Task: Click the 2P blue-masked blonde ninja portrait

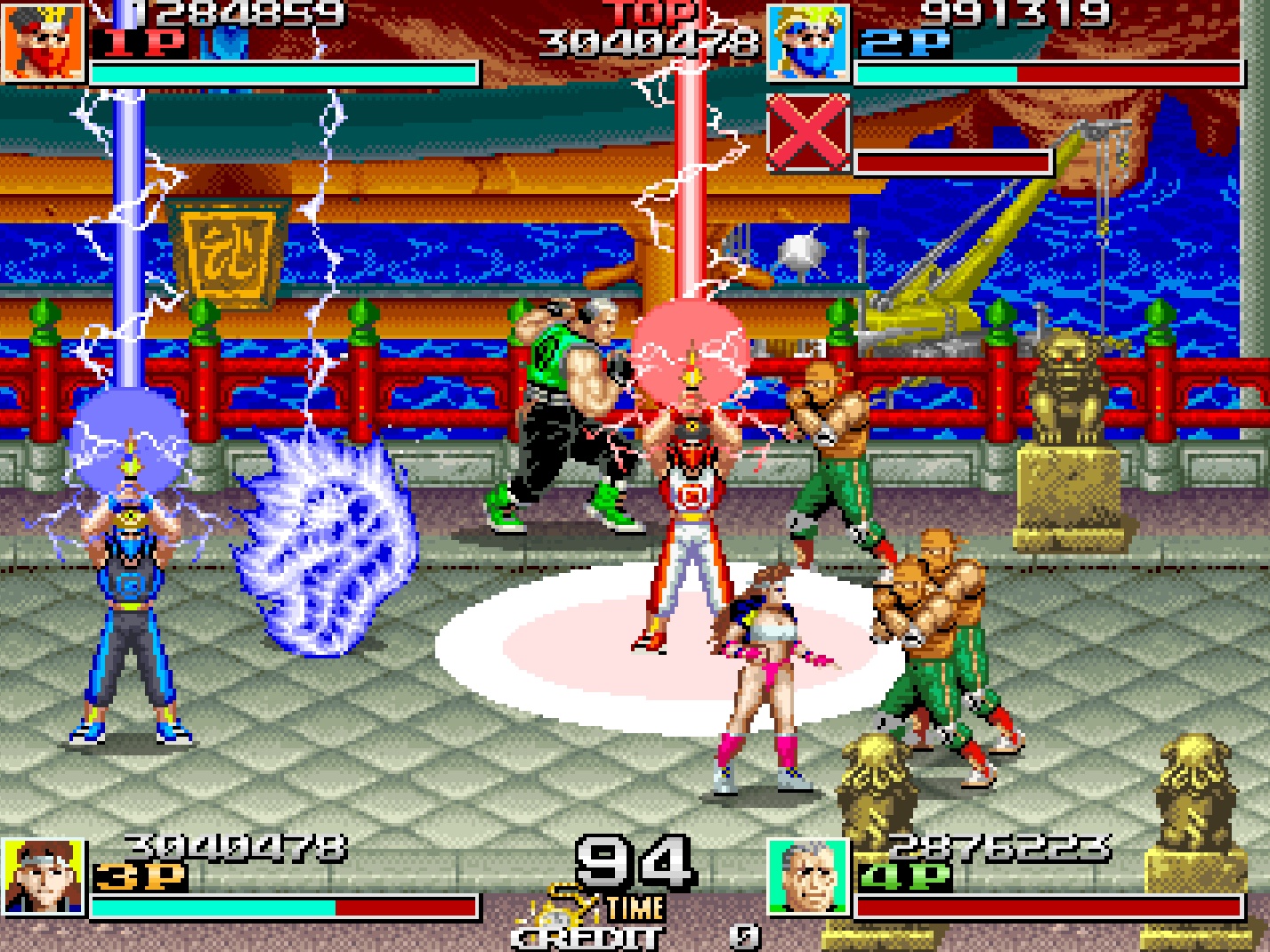Action: tap(808, 42)
